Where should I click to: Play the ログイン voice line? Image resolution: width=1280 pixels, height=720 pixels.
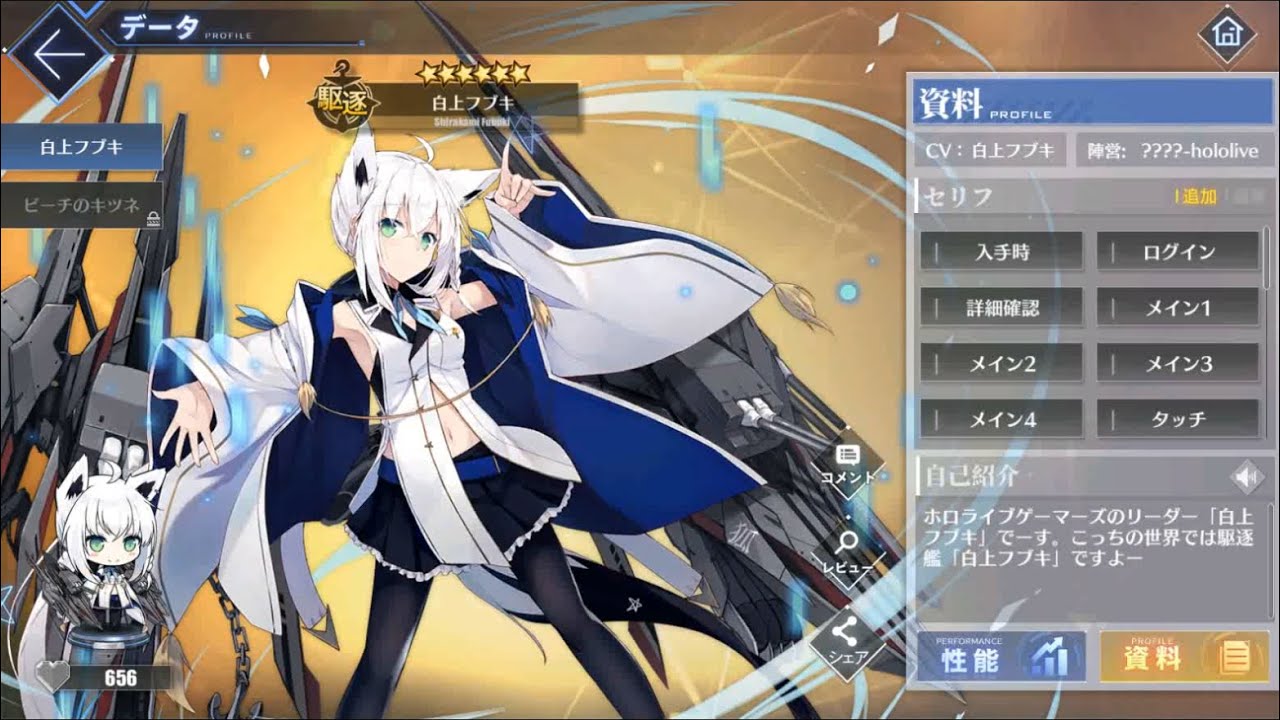[x=1177, y=253]
